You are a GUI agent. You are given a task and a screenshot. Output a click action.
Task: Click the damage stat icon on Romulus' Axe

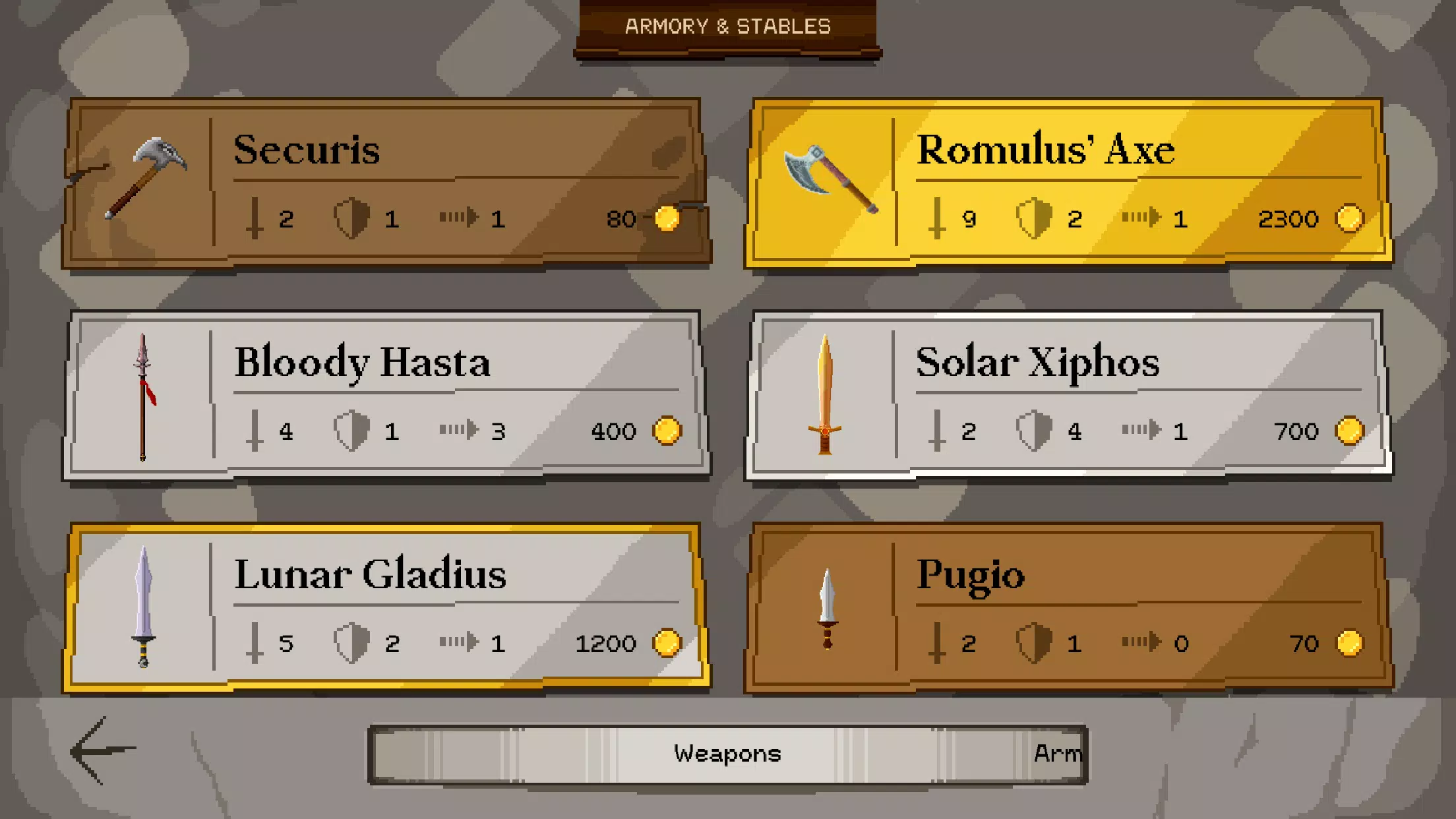pos(936,220)
